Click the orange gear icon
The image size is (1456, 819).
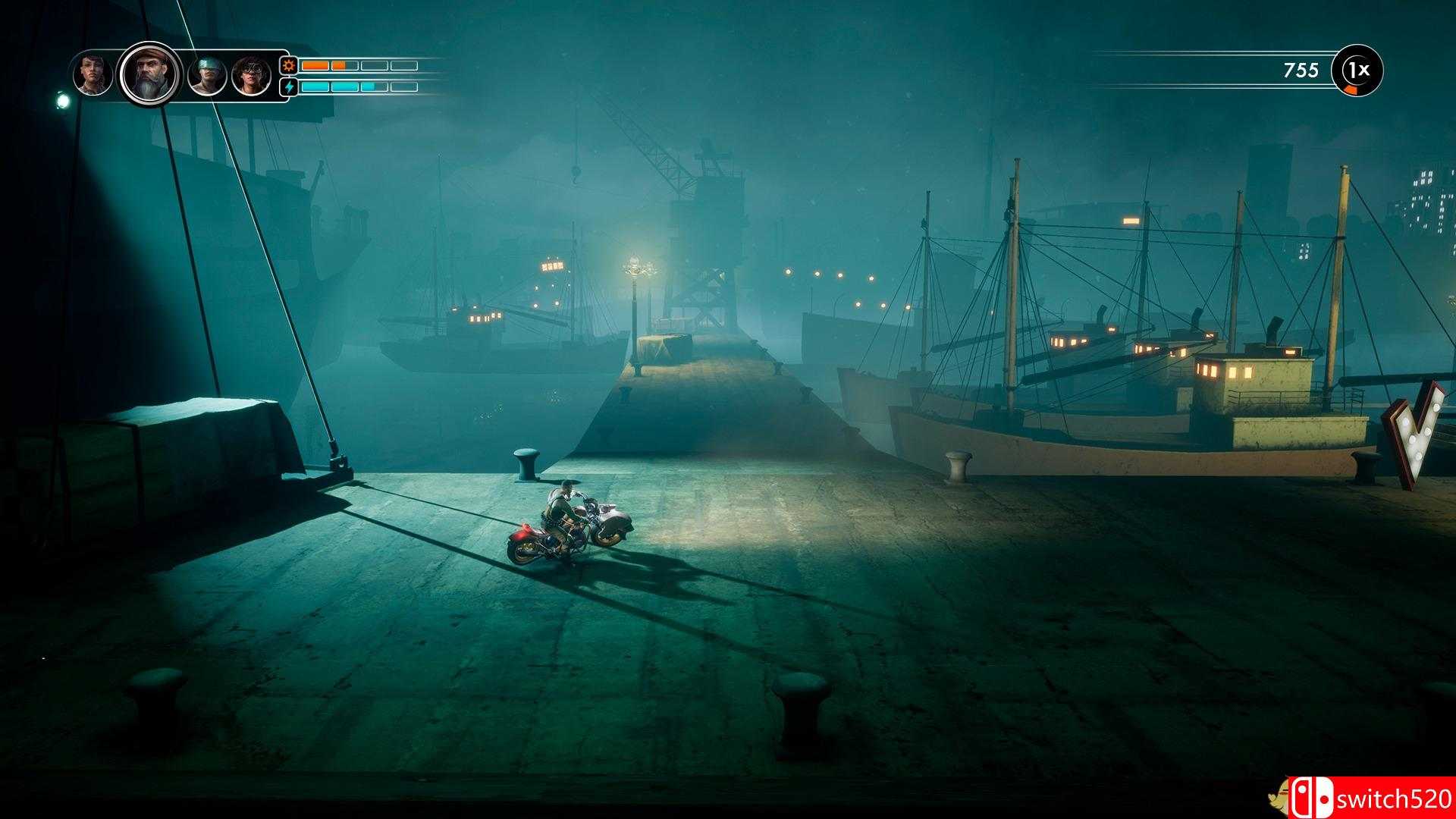[289, 65]
